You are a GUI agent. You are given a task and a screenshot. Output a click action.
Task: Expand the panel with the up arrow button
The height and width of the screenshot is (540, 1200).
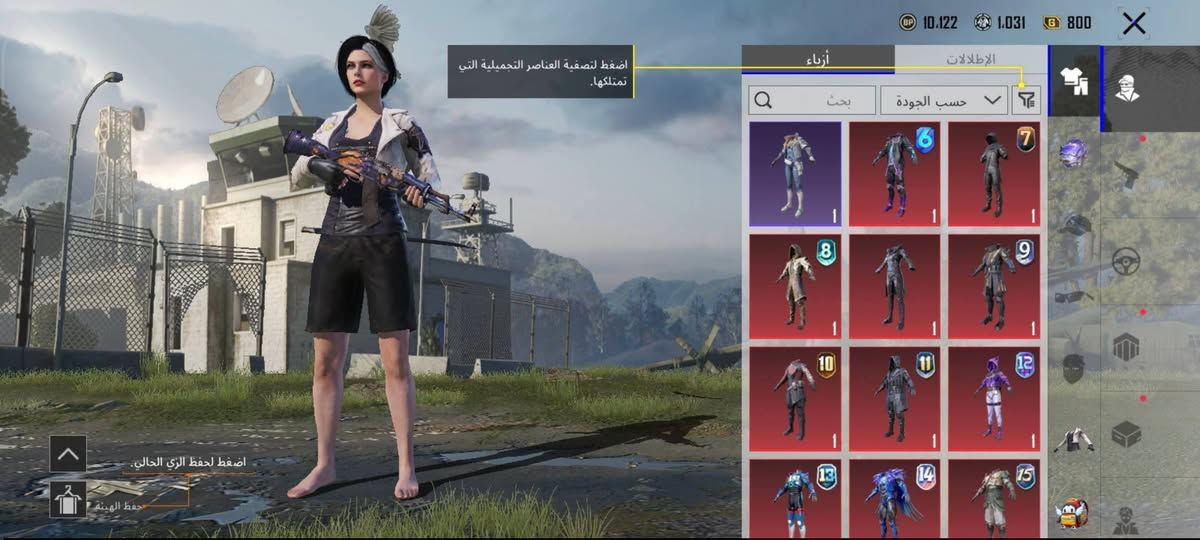(x=68, y=453)
